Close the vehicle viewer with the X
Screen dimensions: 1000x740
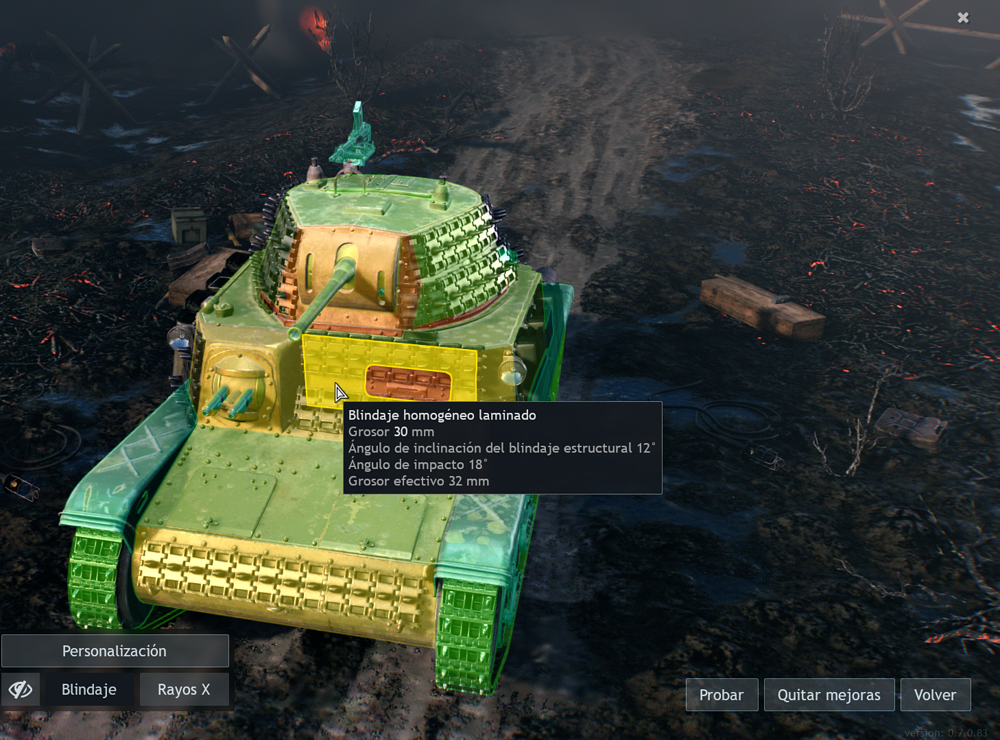click(963, 18)
